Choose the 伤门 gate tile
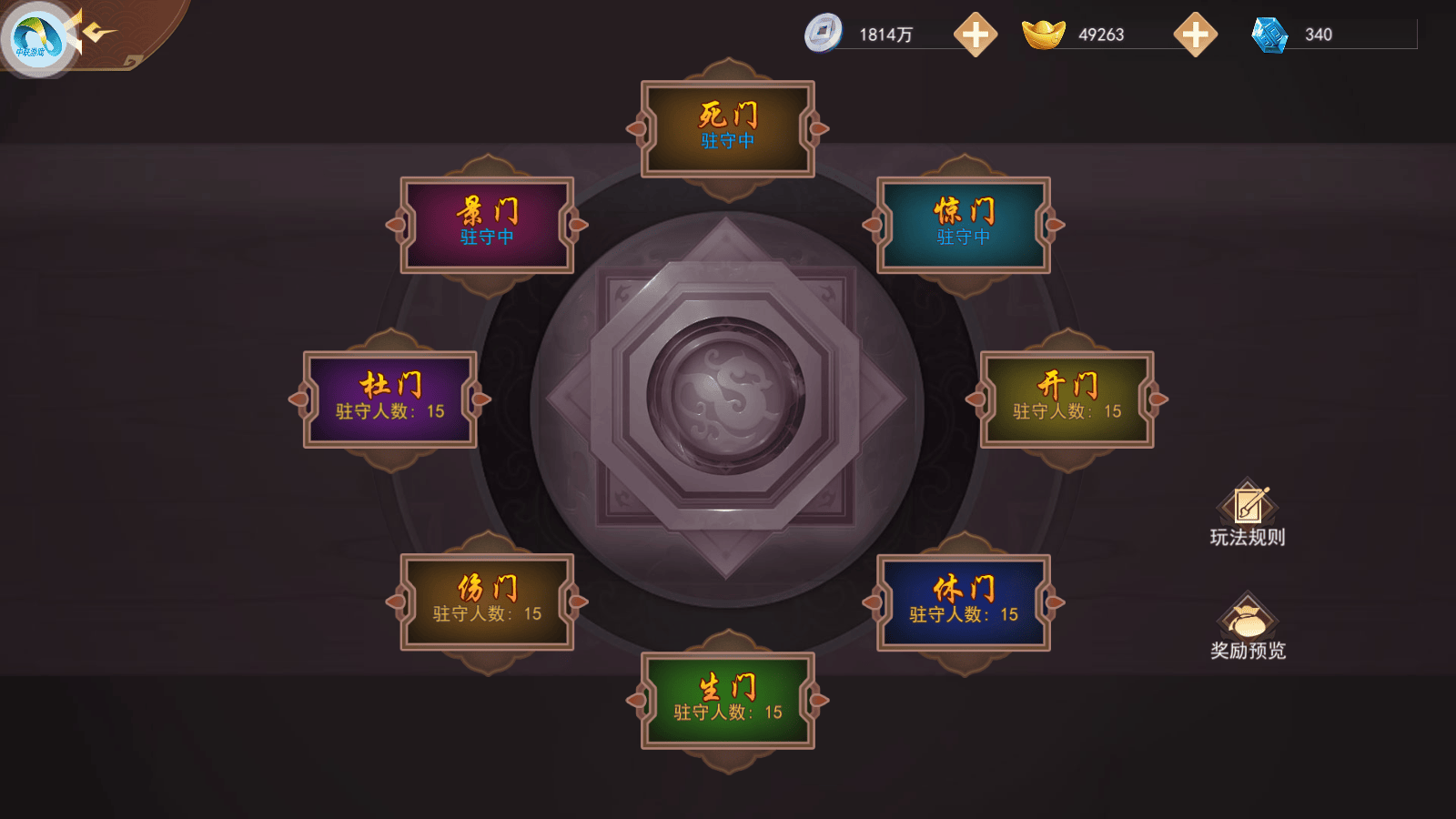This screenshot has height=819, width=1456. pos(487,602)
